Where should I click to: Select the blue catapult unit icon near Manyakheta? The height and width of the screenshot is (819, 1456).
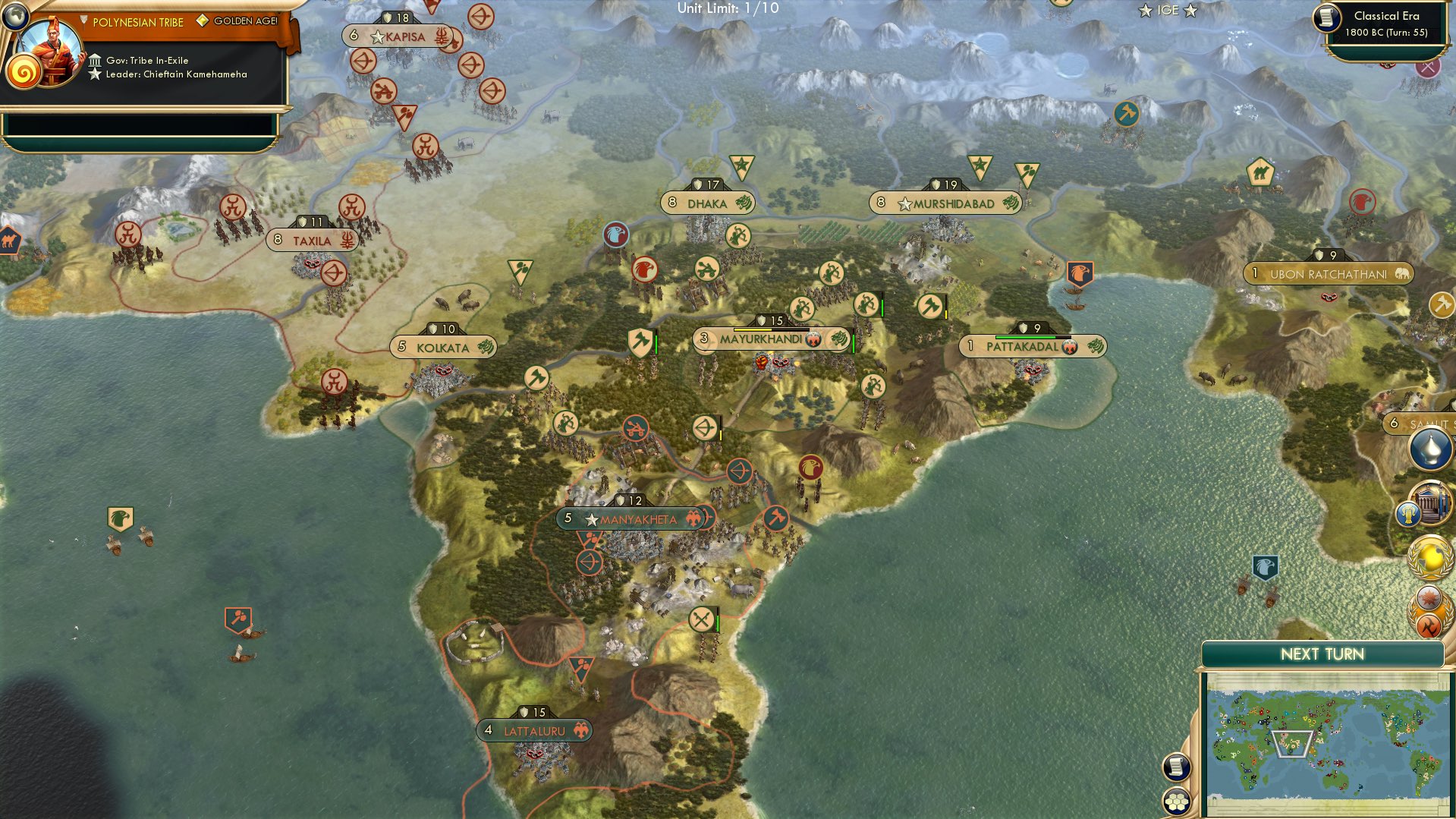tap(634, 427)
